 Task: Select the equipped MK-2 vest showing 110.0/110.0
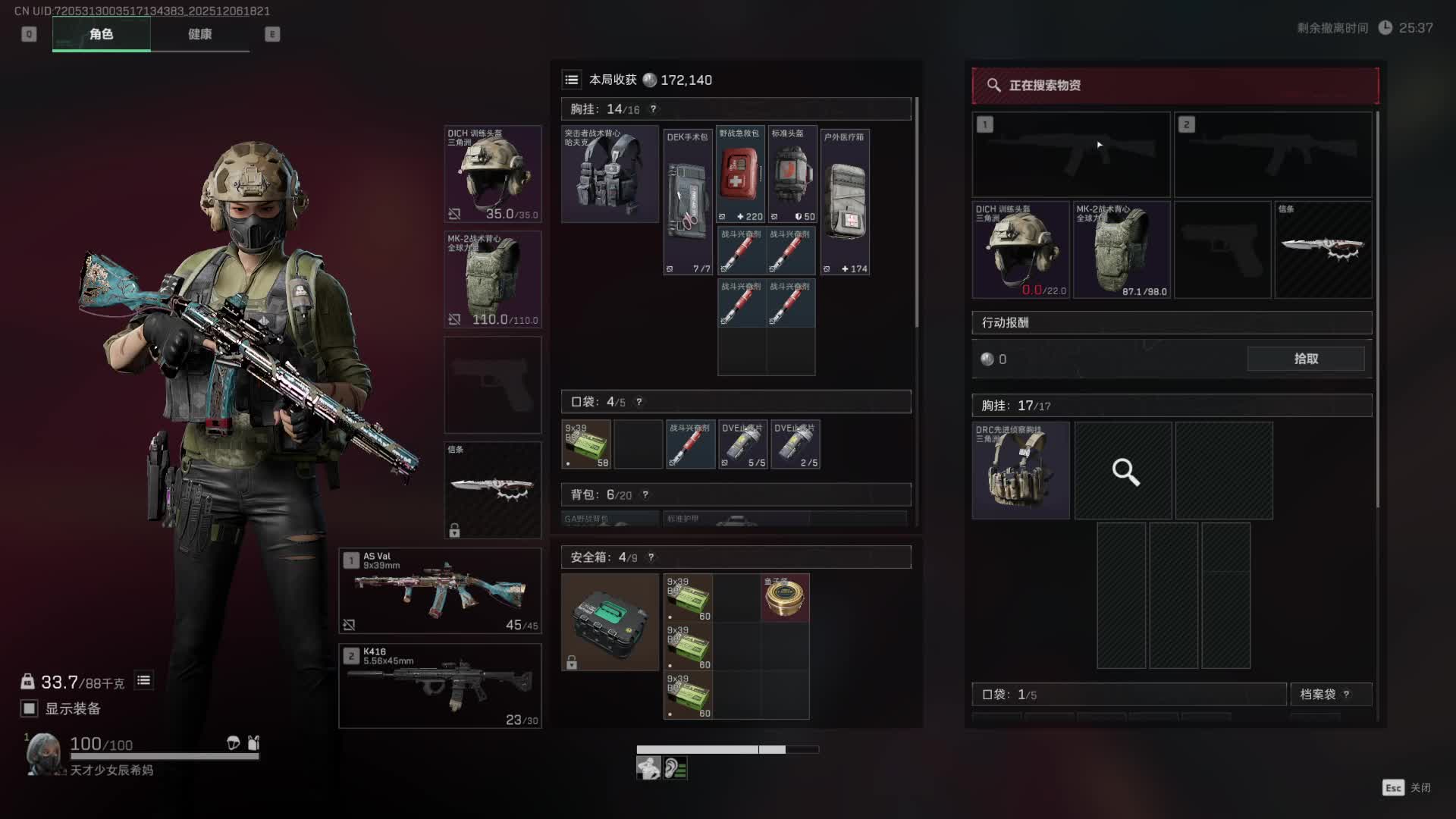pyautogui.click(x=493, y=280)
